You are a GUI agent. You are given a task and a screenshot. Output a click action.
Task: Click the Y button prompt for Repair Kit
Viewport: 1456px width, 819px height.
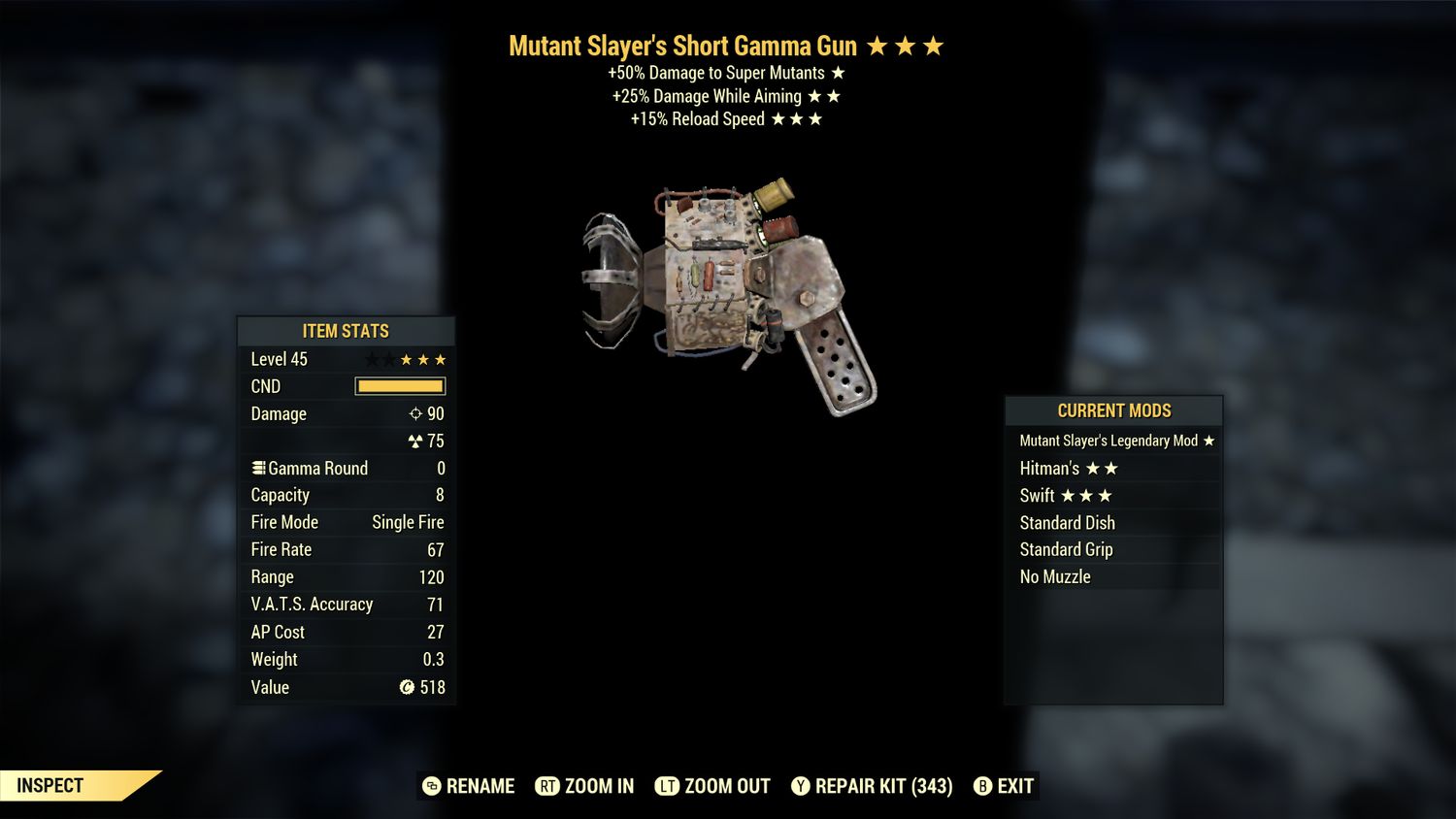pos(801,786)
